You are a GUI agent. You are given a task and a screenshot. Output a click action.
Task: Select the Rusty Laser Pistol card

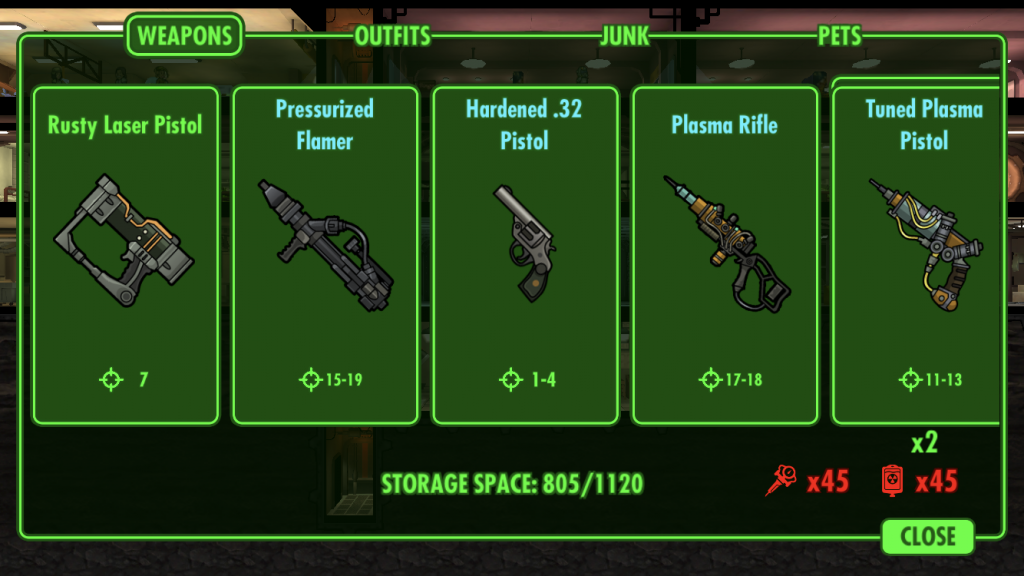click(x=125, y=255)
